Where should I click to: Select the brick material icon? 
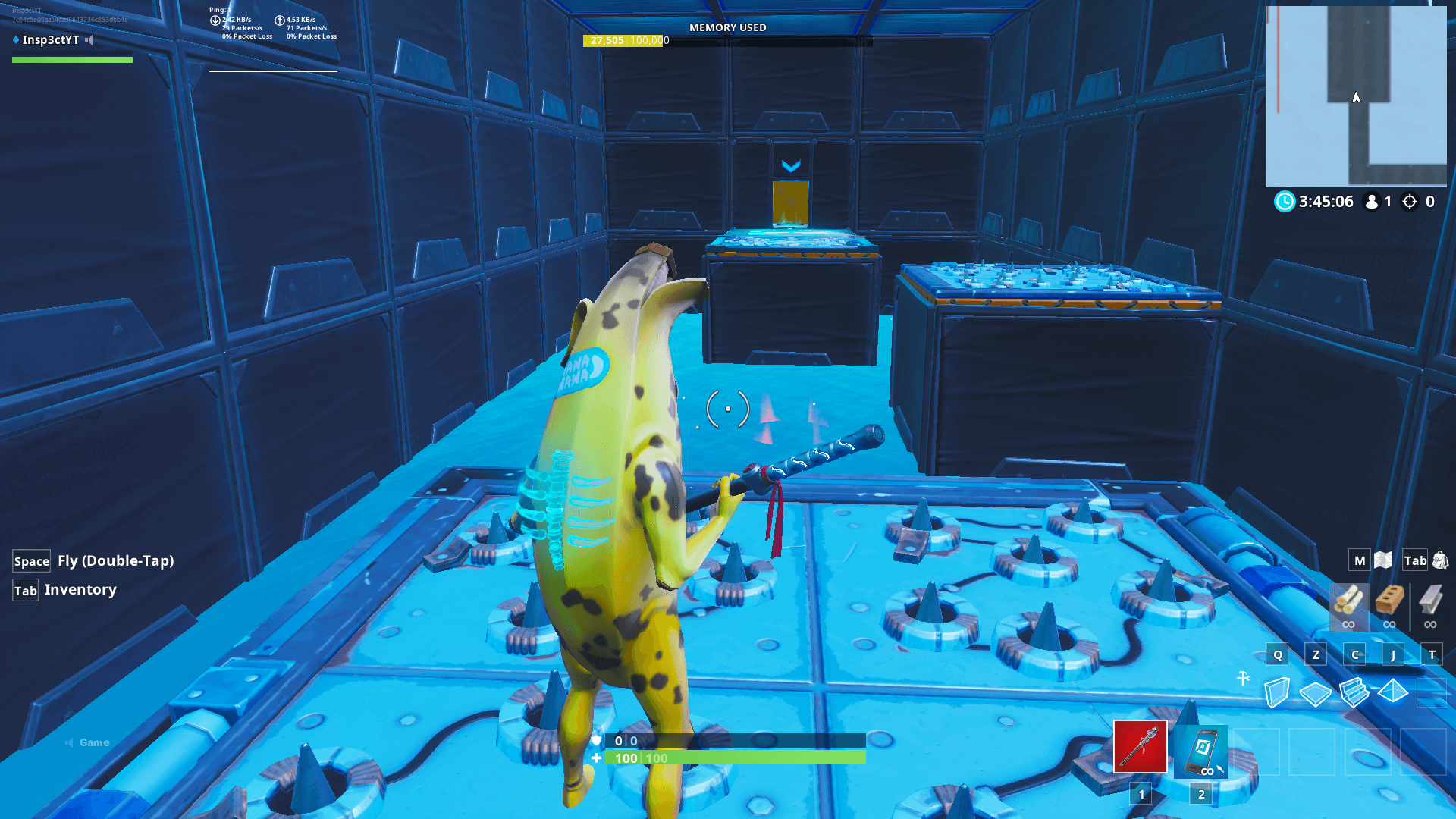pos(1389,603)
